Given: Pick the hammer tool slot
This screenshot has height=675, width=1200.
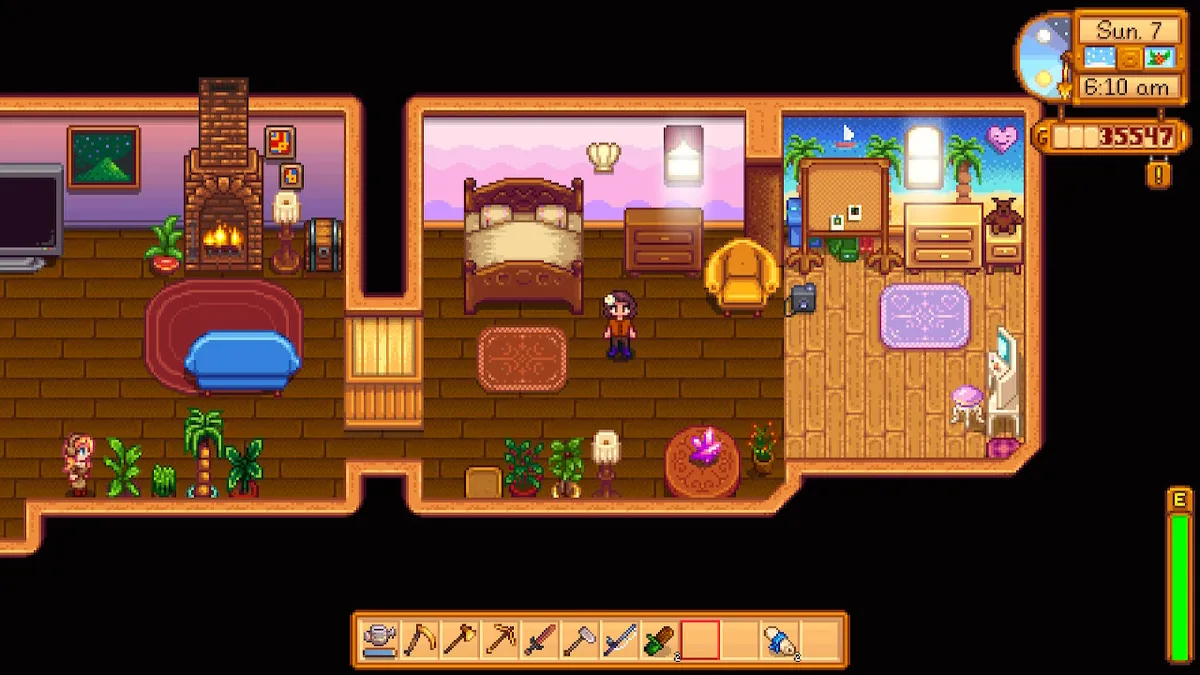Looking at the screenshot, I should tap(580, 639).
